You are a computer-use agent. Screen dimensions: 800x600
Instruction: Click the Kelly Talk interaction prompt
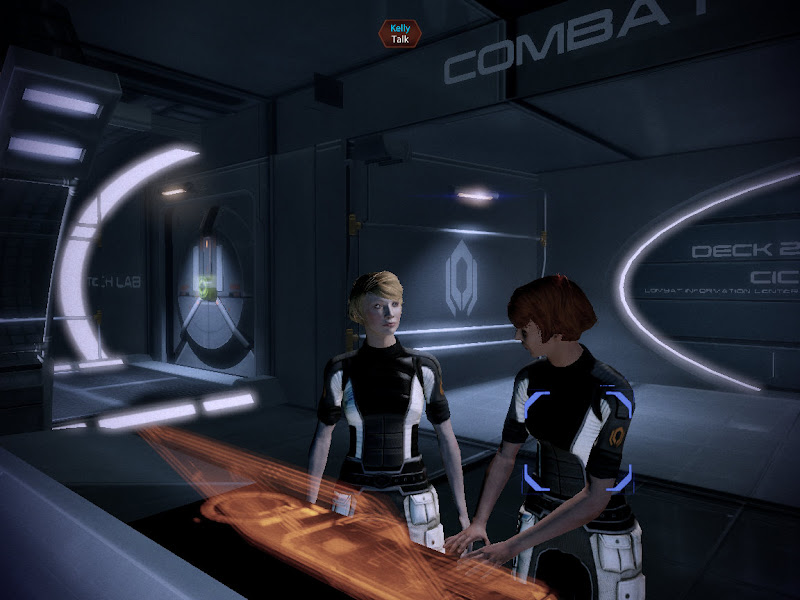[x=400, y=33]
